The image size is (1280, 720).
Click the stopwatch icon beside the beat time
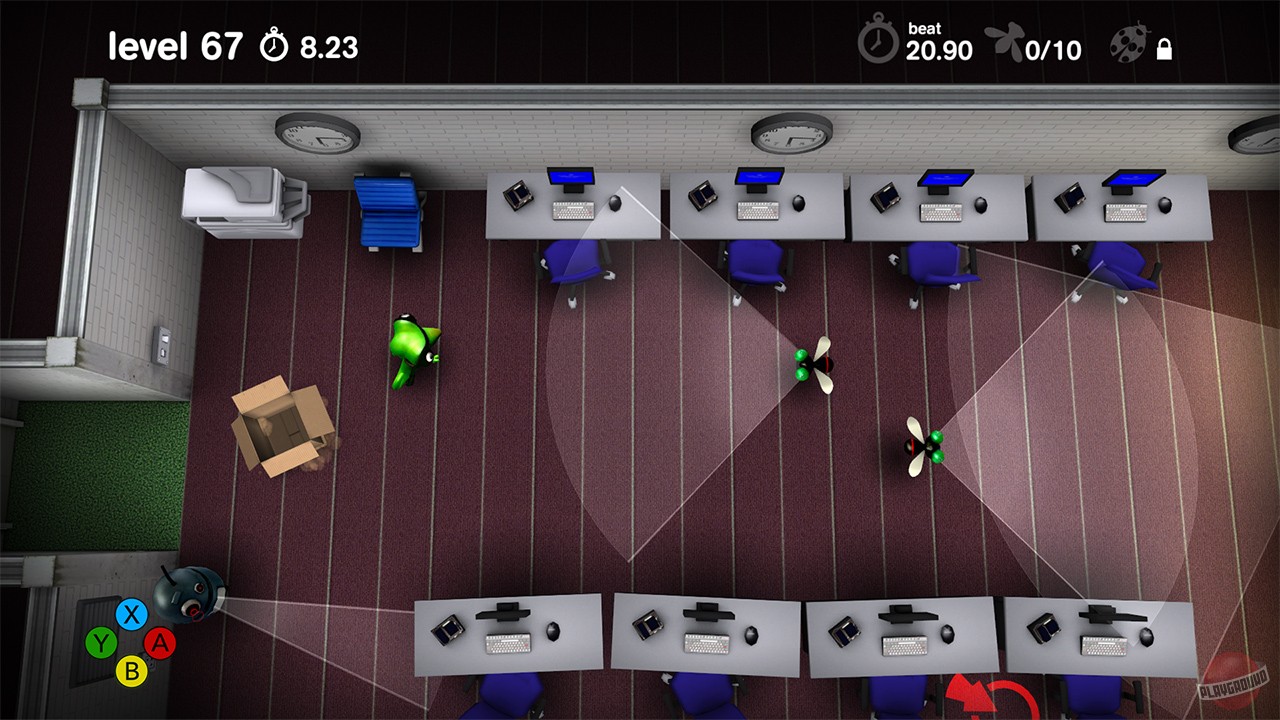pos(879,42)
